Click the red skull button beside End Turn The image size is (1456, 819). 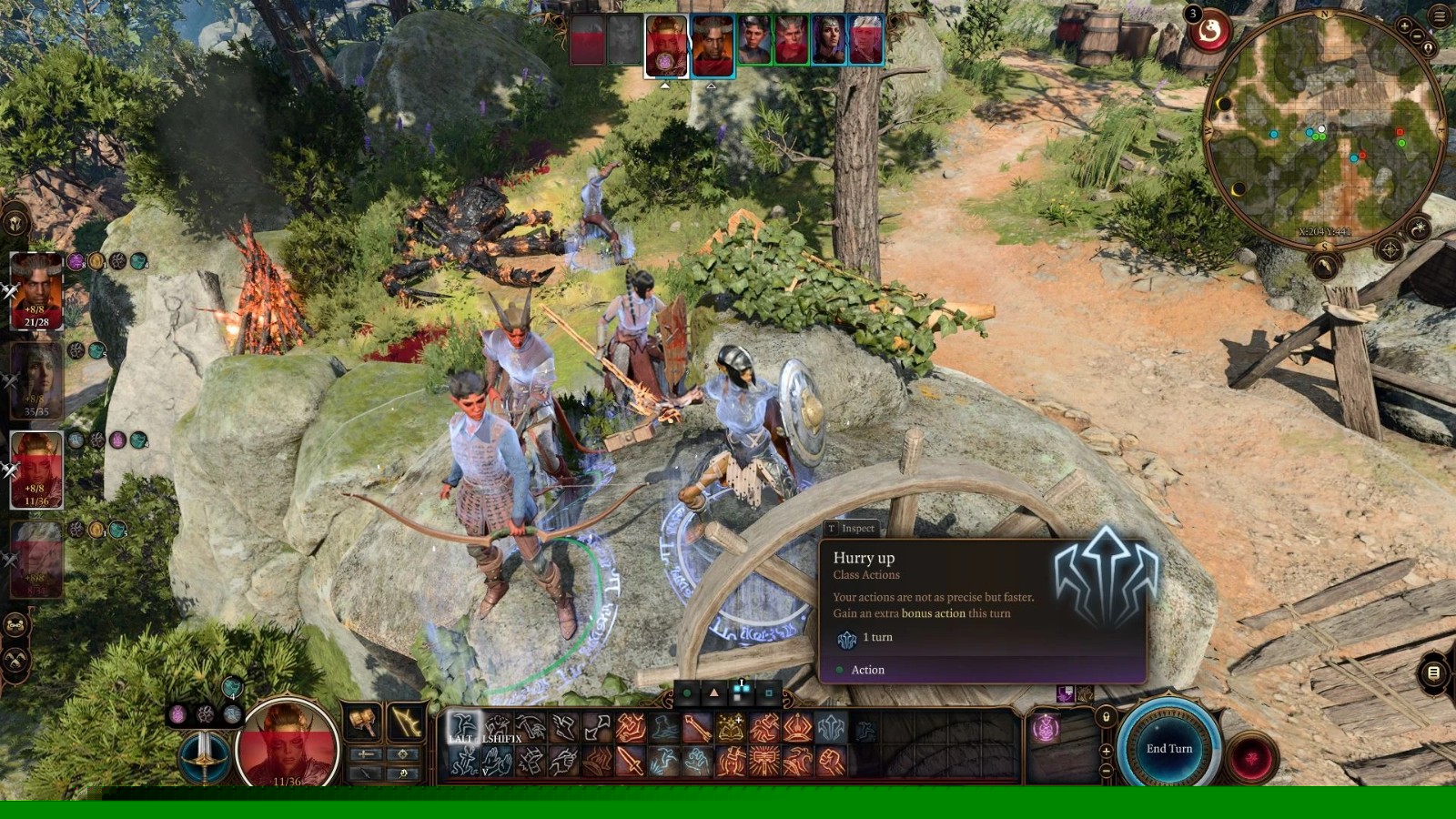click(1252, 757)
